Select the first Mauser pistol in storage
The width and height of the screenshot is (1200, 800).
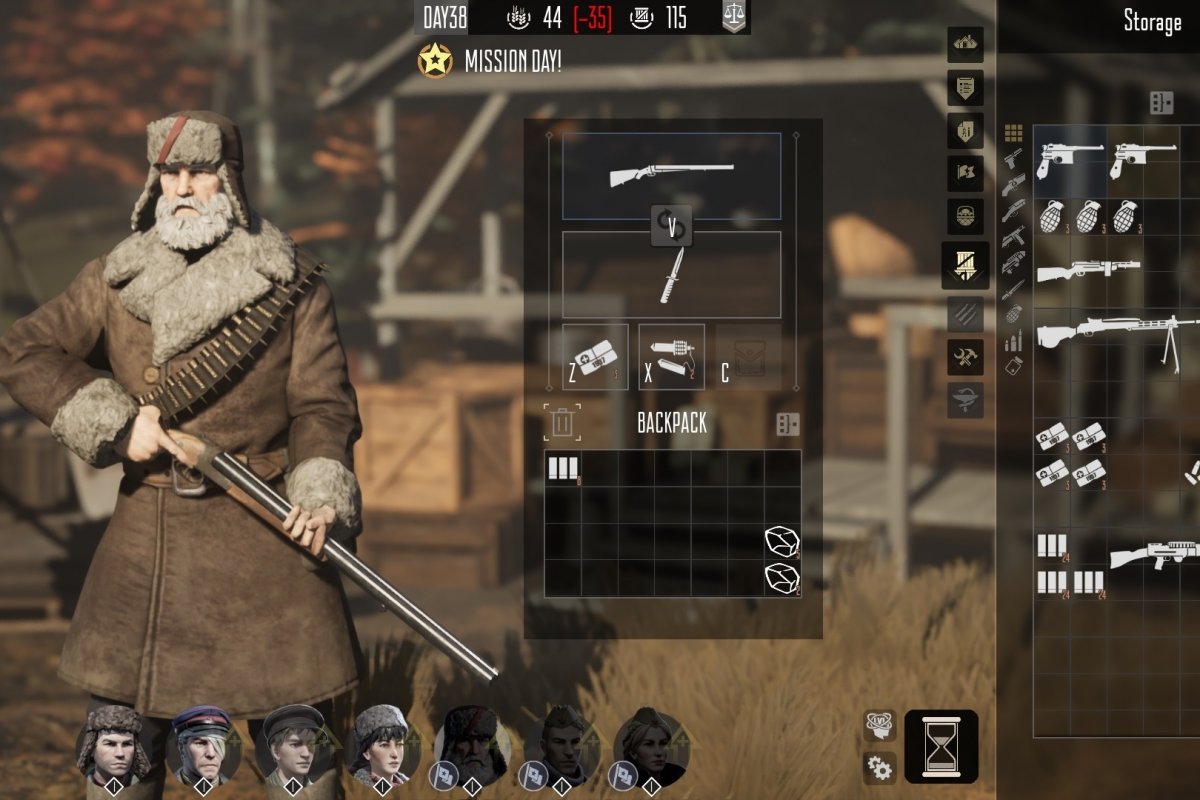1069,158
